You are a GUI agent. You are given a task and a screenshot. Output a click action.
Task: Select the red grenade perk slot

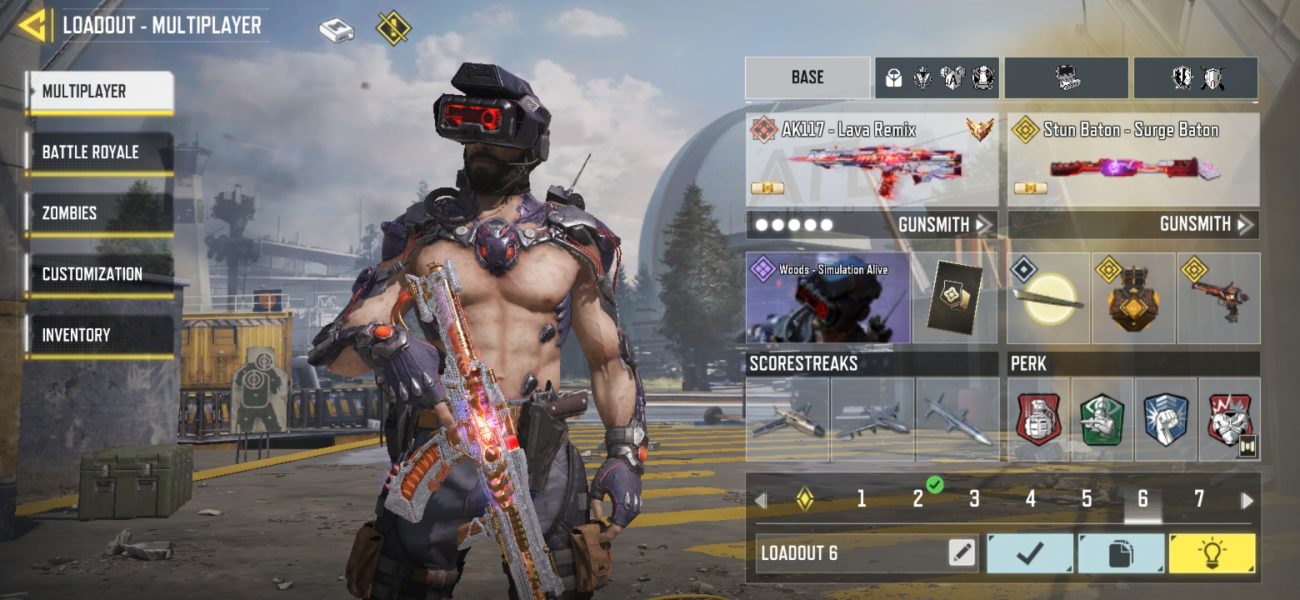coord(1038,419)
